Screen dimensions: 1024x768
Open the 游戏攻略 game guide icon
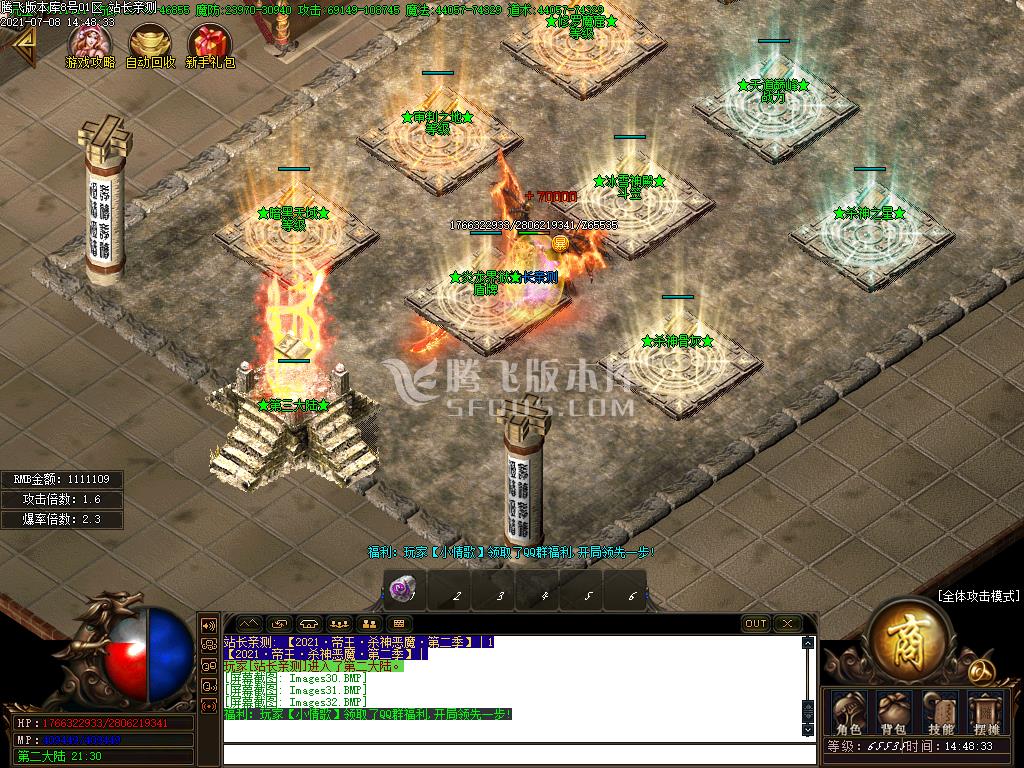(90, 42)
